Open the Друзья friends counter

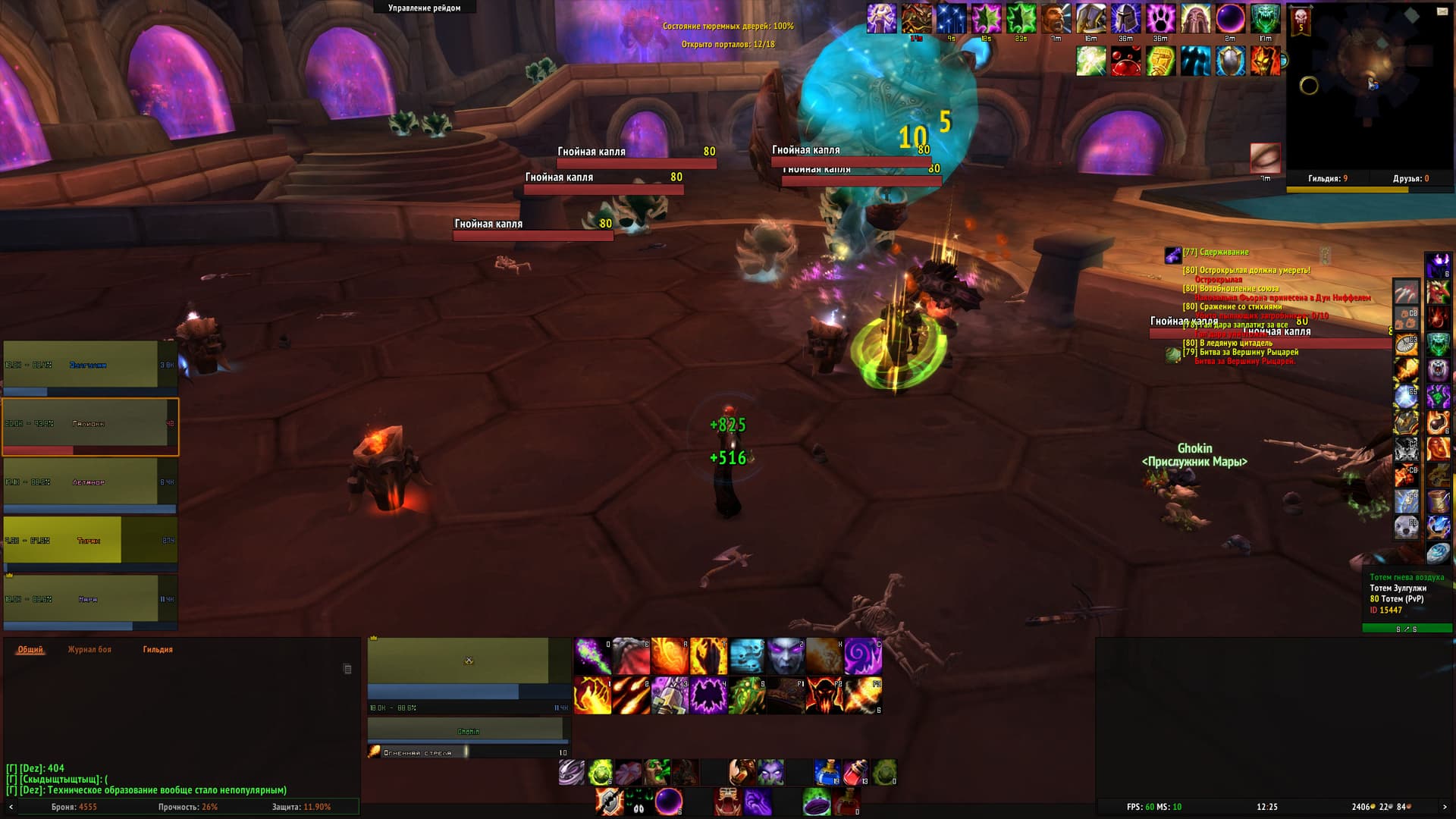[1410, 179]
